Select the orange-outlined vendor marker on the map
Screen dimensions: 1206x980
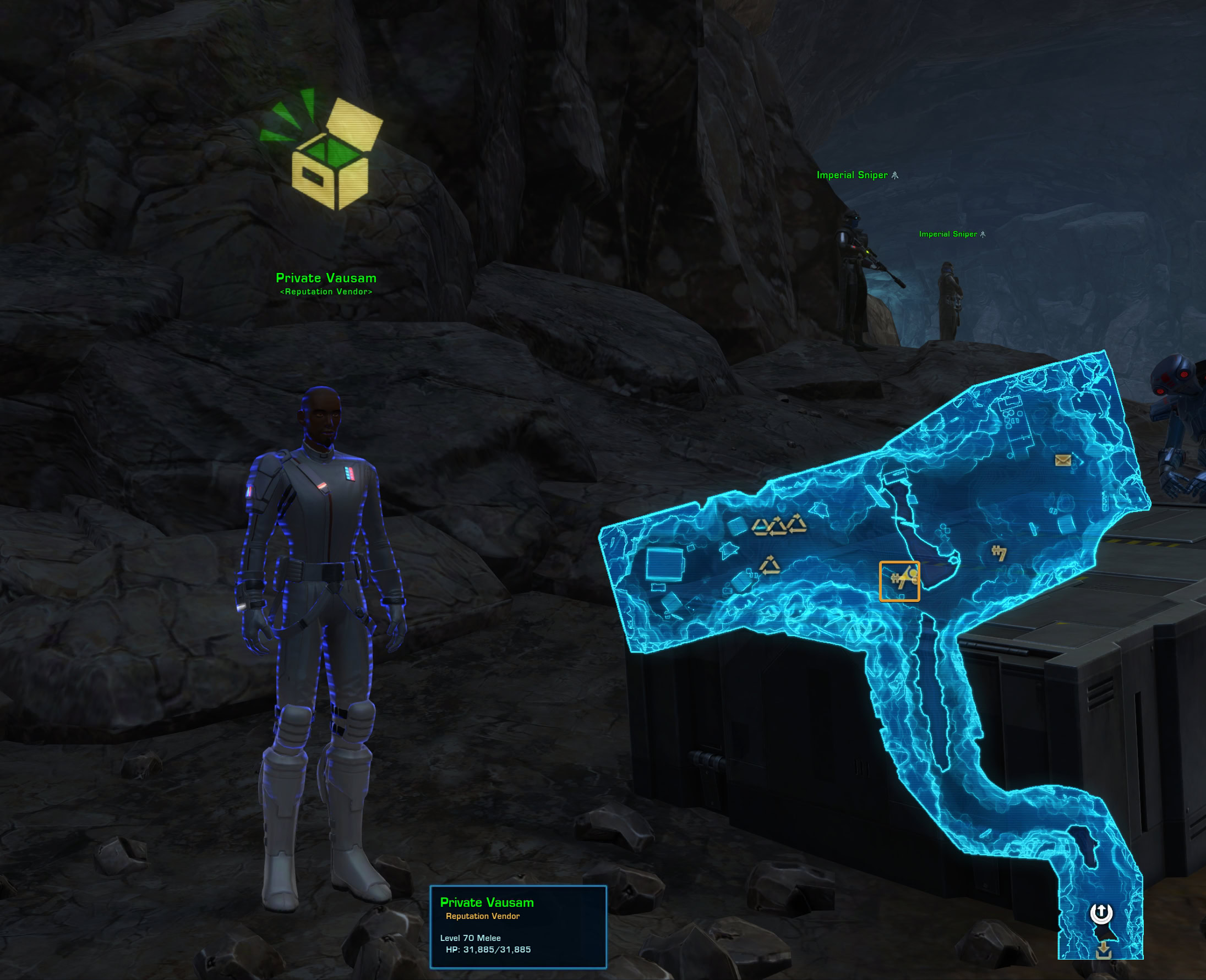point(899,581)
